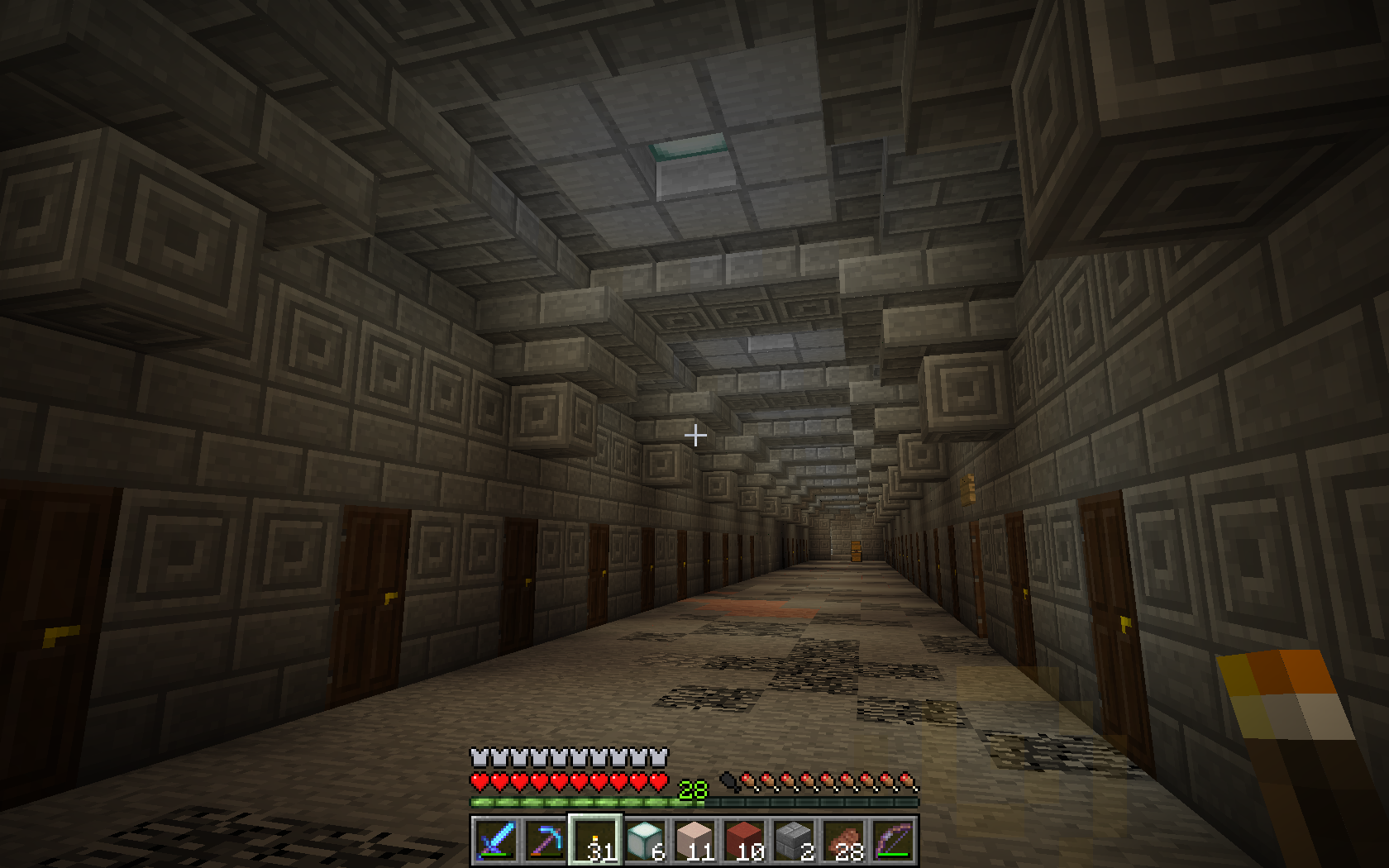
Task: Click the torch stack of 31
Action: (x=594, y=841)
